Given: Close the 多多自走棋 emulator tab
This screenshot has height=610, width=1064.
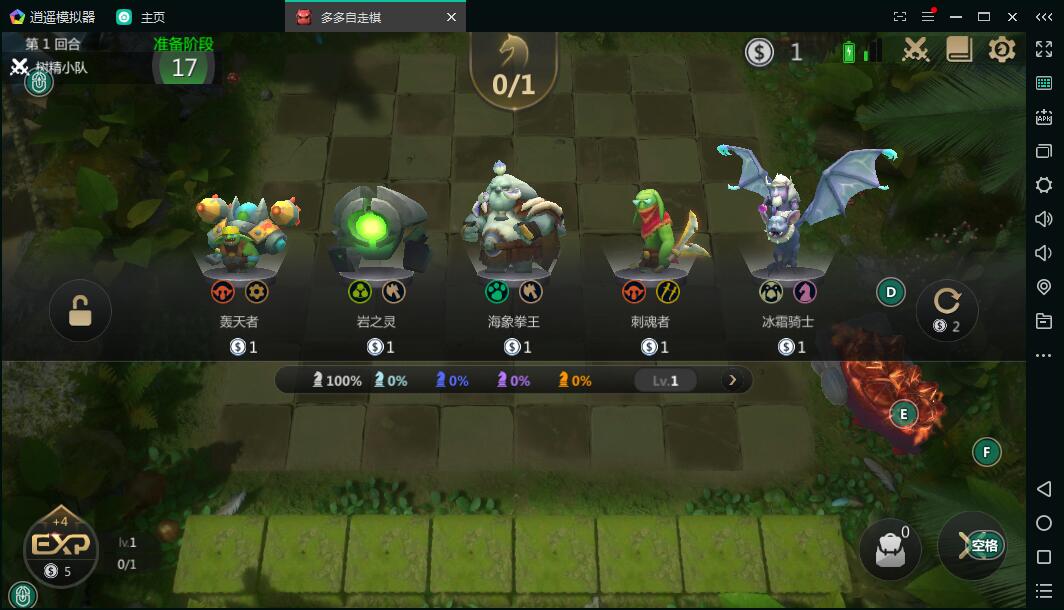Looking at the screenshot, I should click(x=451, y=17).
